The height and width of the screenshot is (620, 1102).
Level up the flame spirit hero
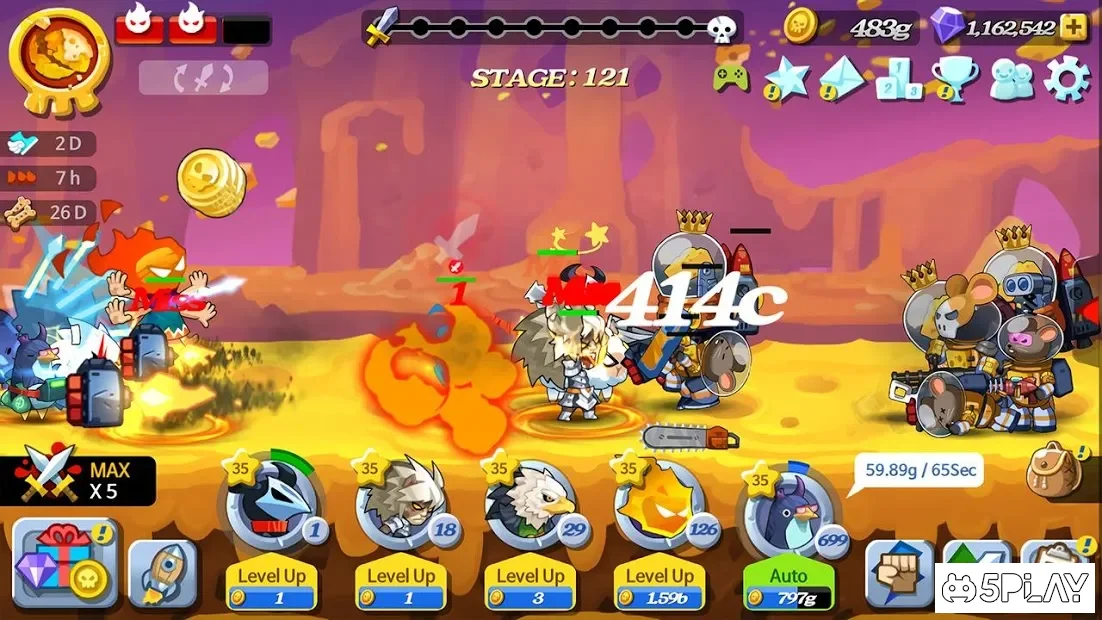(659, 586)
